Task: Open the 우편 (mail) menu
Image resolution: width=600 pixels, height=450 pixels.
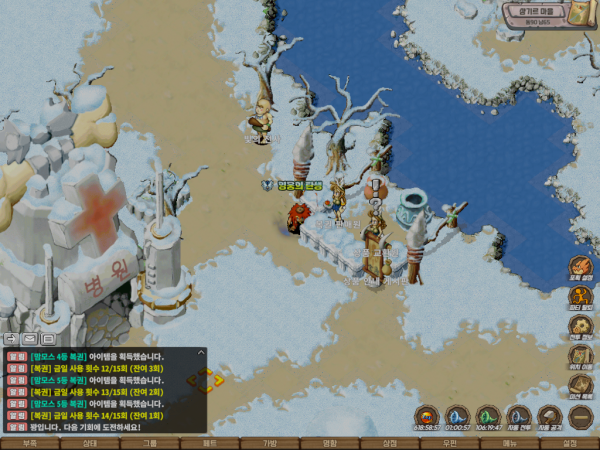Action: [x=450, y=443]
